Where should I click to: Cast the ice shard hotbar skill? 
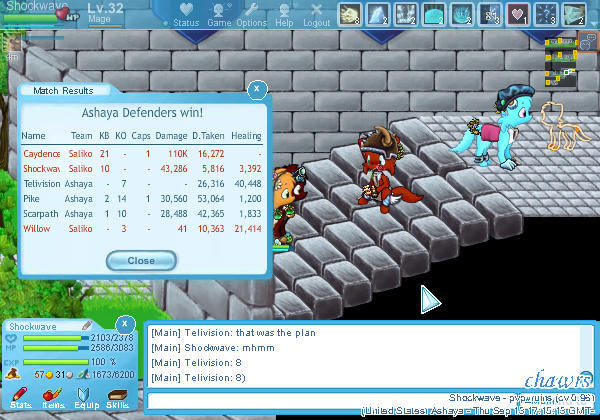[377, 14]
